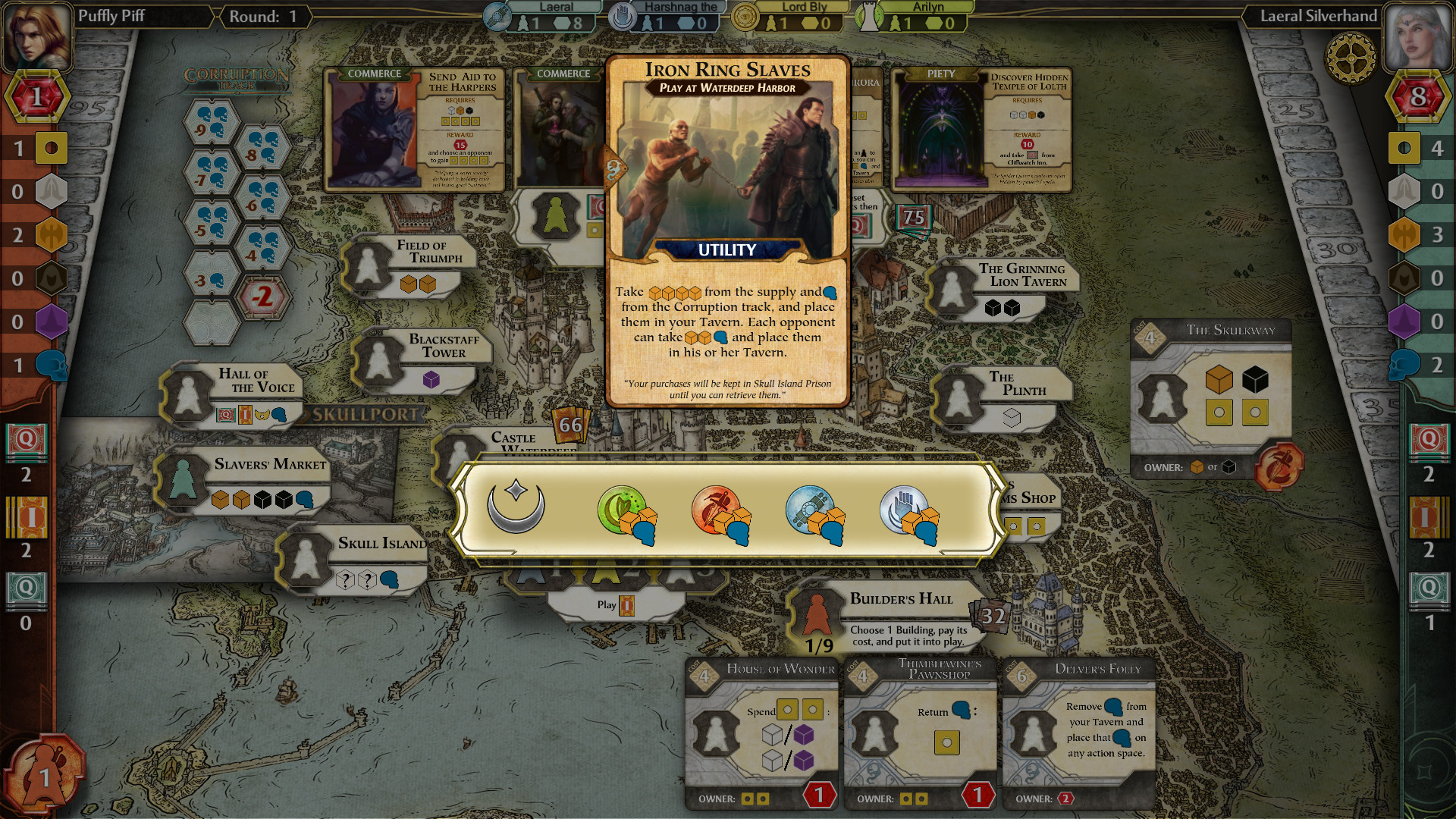
Task: Click Laeral's faction crest in the top player bar
Action: pyautogui.click(x=497, y=16)
